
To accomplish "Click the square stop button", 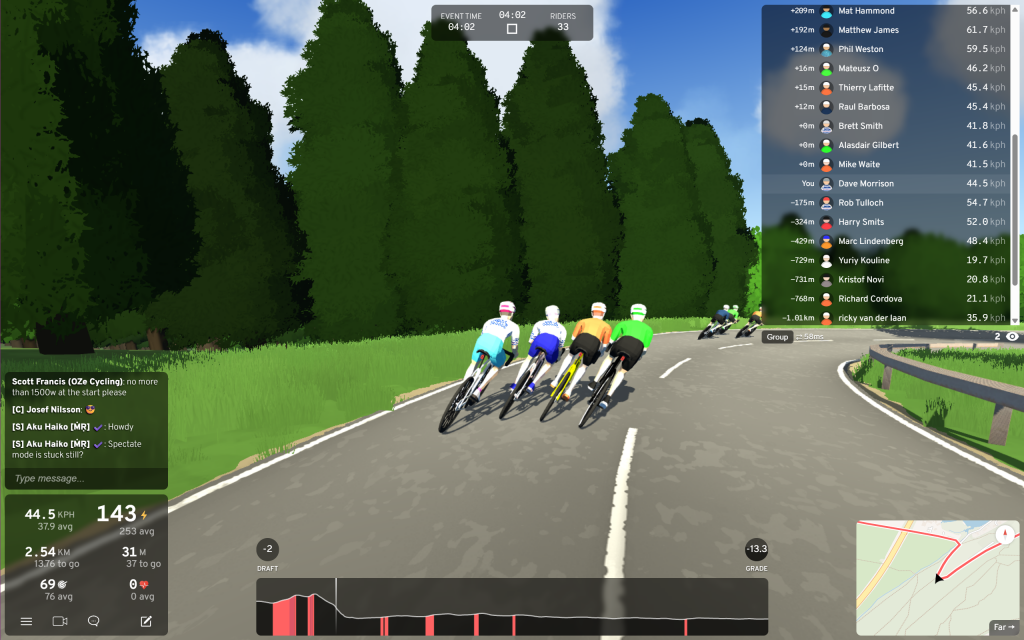I will (512, 29).
